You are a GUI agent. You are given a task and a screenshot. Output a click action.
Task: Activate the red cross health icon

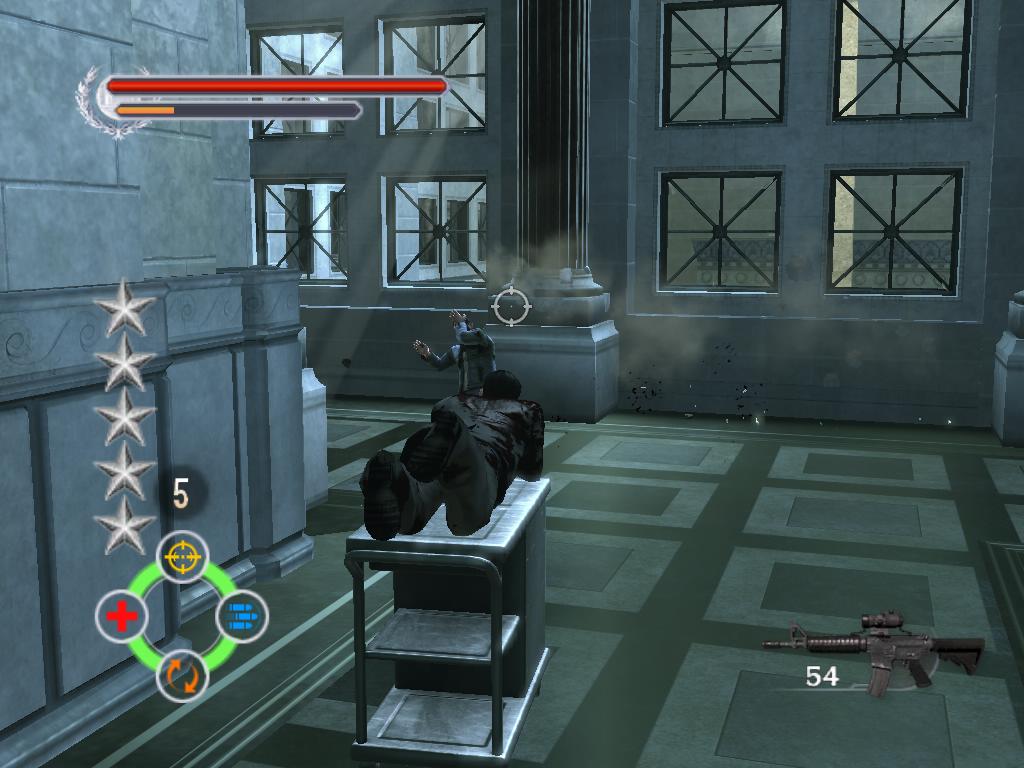click(x=122, y=616)
